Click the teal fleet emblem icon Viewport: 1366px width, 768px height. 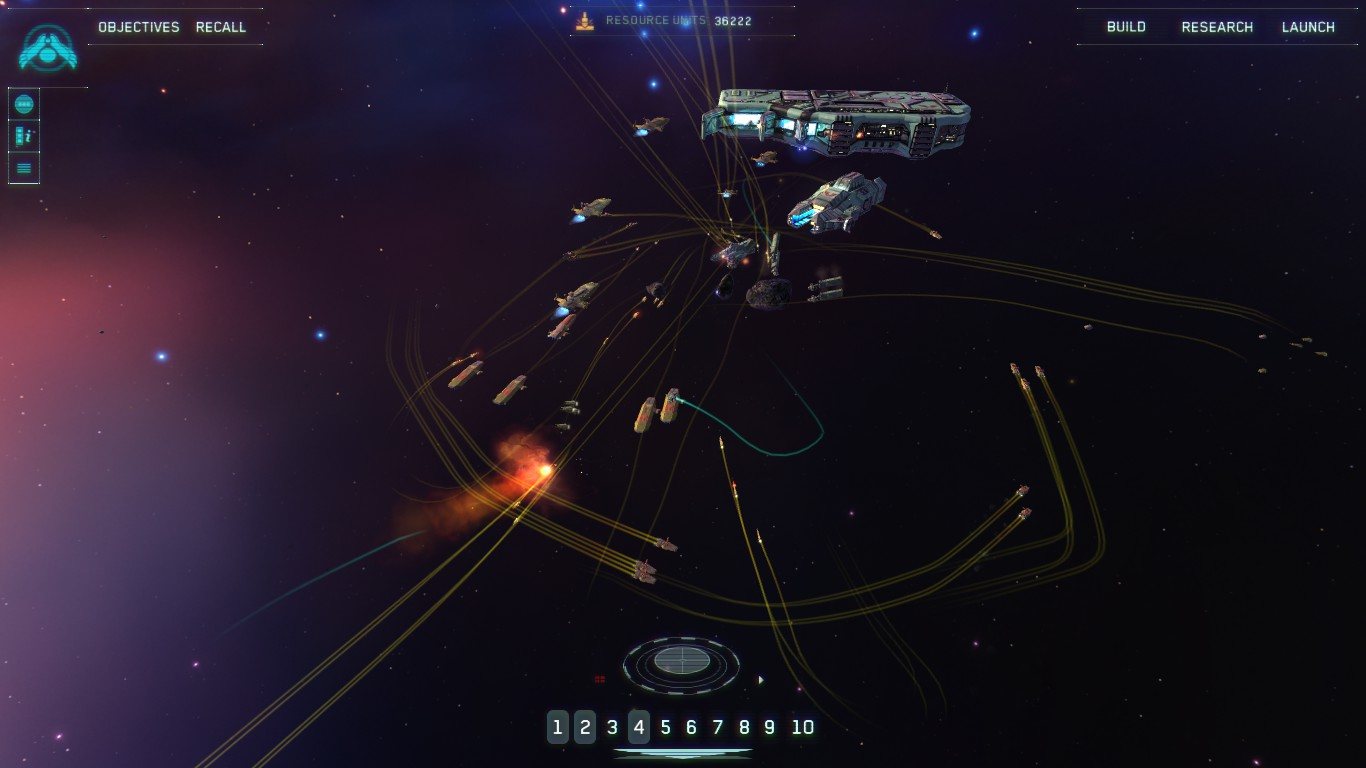click(x=48, y=48)
